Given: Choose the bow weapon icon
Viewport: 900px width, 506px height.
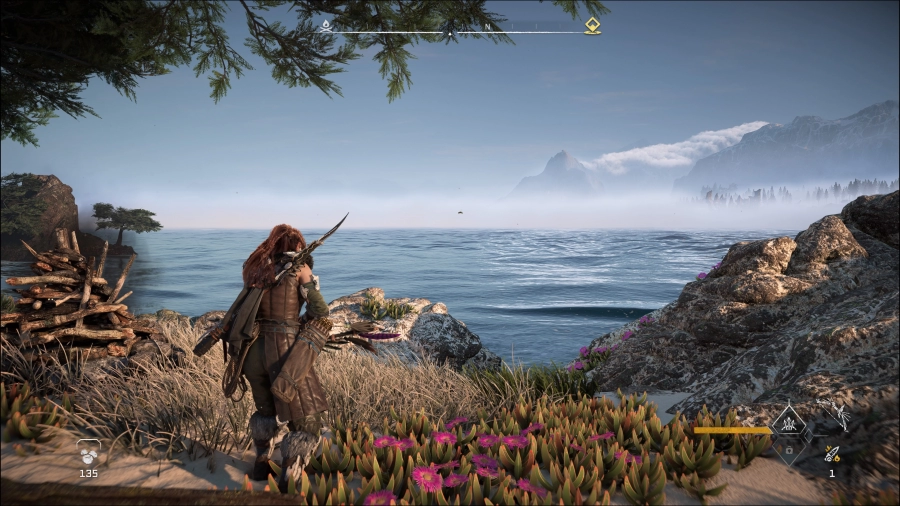Looking at the screenshot, I should (x=832, y=416).
